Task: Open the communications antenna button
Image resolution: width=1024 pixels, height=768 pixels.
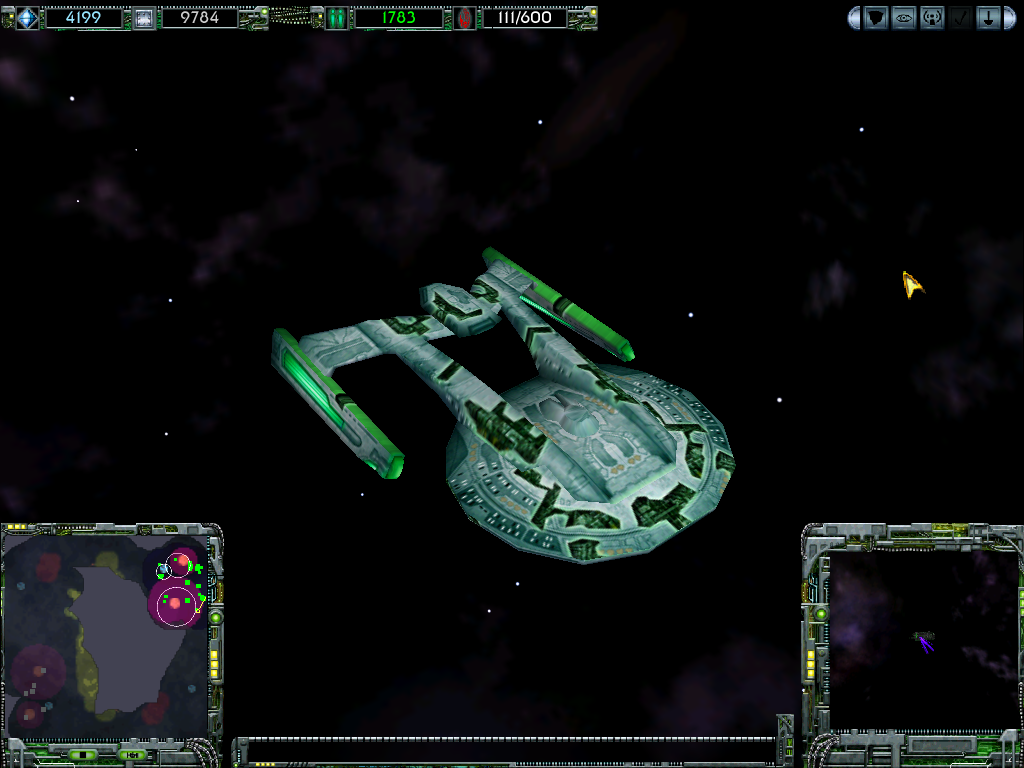Action: (932, 18)
